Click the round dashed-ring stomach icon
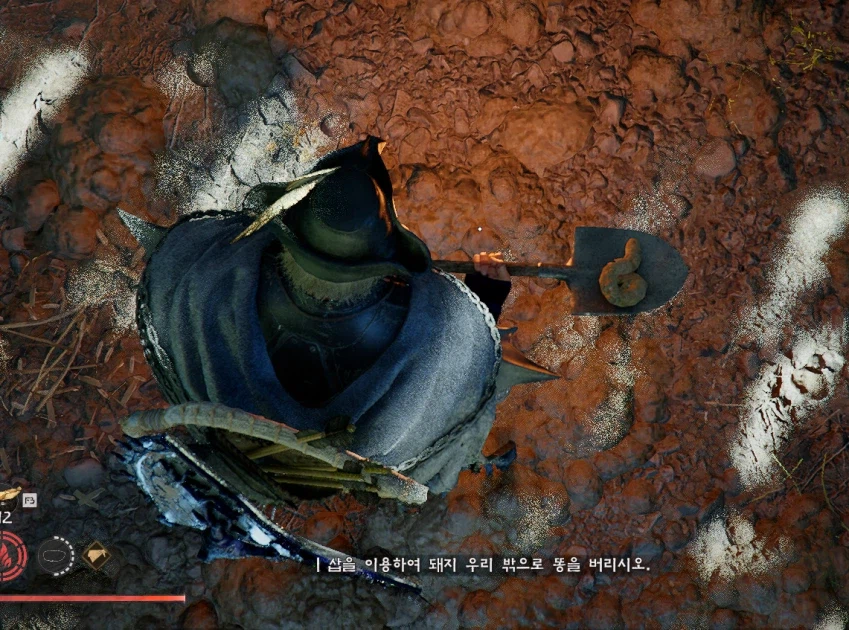The height and width of the screenshot is (630, 849). point(56,555)
